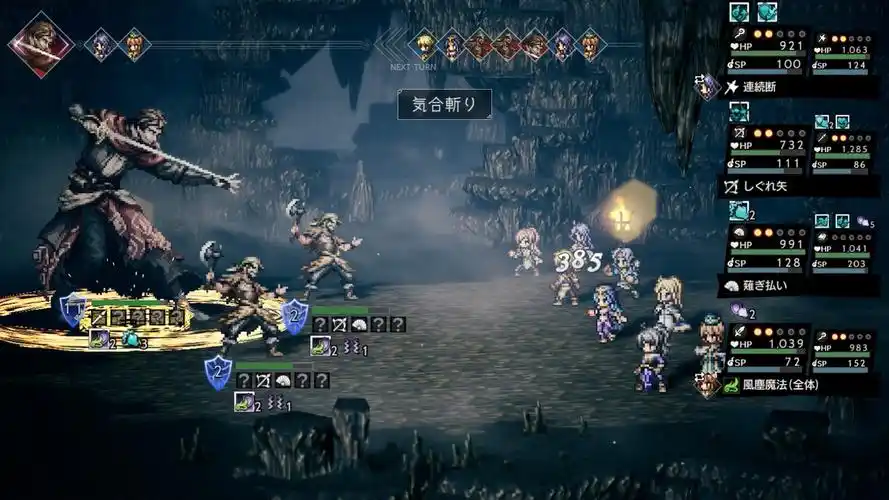Select the large boss portrait in turn order
Screen dimensions: 889x500
point(41,44)
